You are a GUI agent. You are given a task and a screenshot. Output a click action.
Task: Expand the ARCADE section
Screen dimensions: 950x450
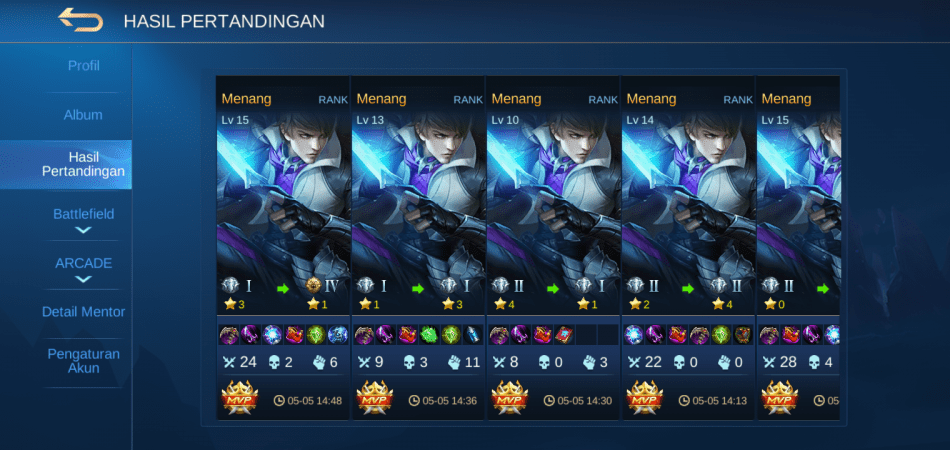coord(83,268)
